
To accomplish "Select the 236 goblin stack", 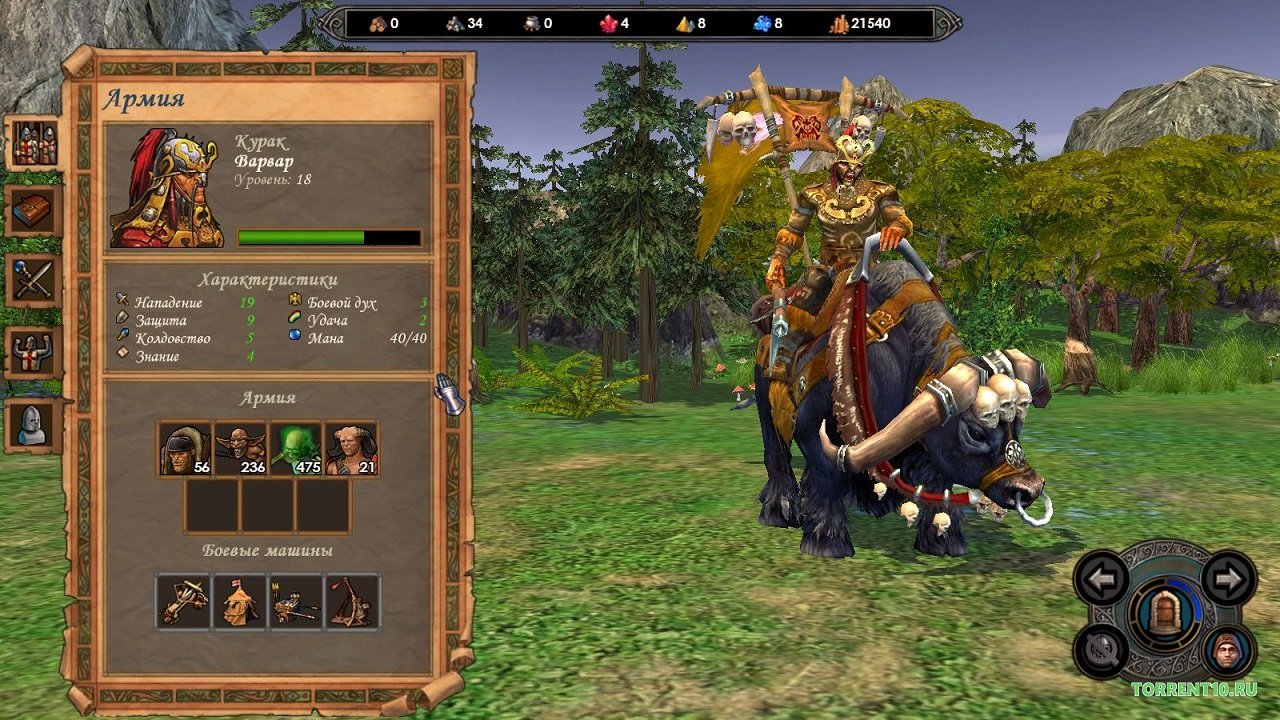I will click(241, 449).
